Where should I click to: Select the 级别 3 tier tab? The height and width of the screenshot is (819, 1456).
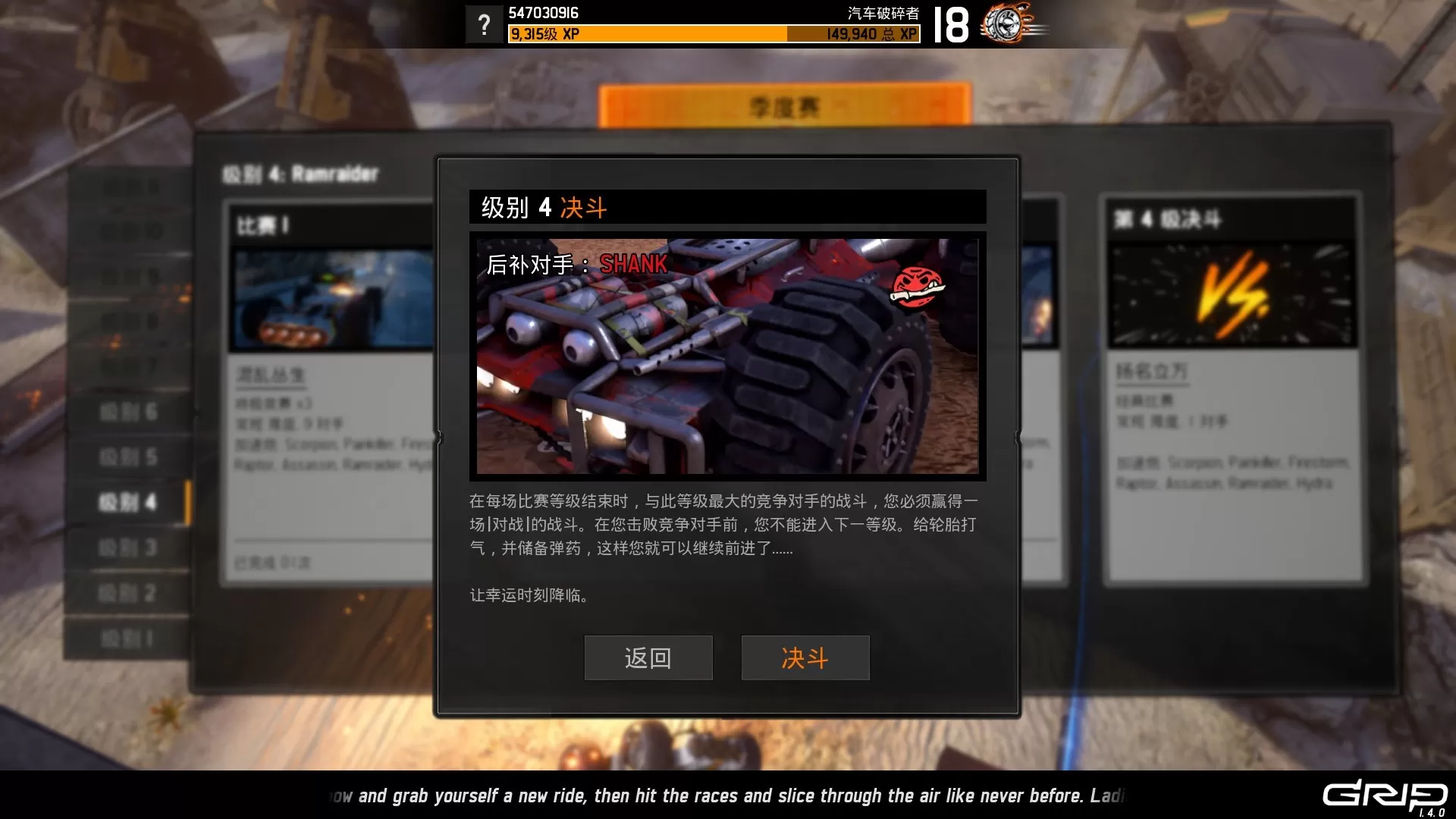pos(127,548)
